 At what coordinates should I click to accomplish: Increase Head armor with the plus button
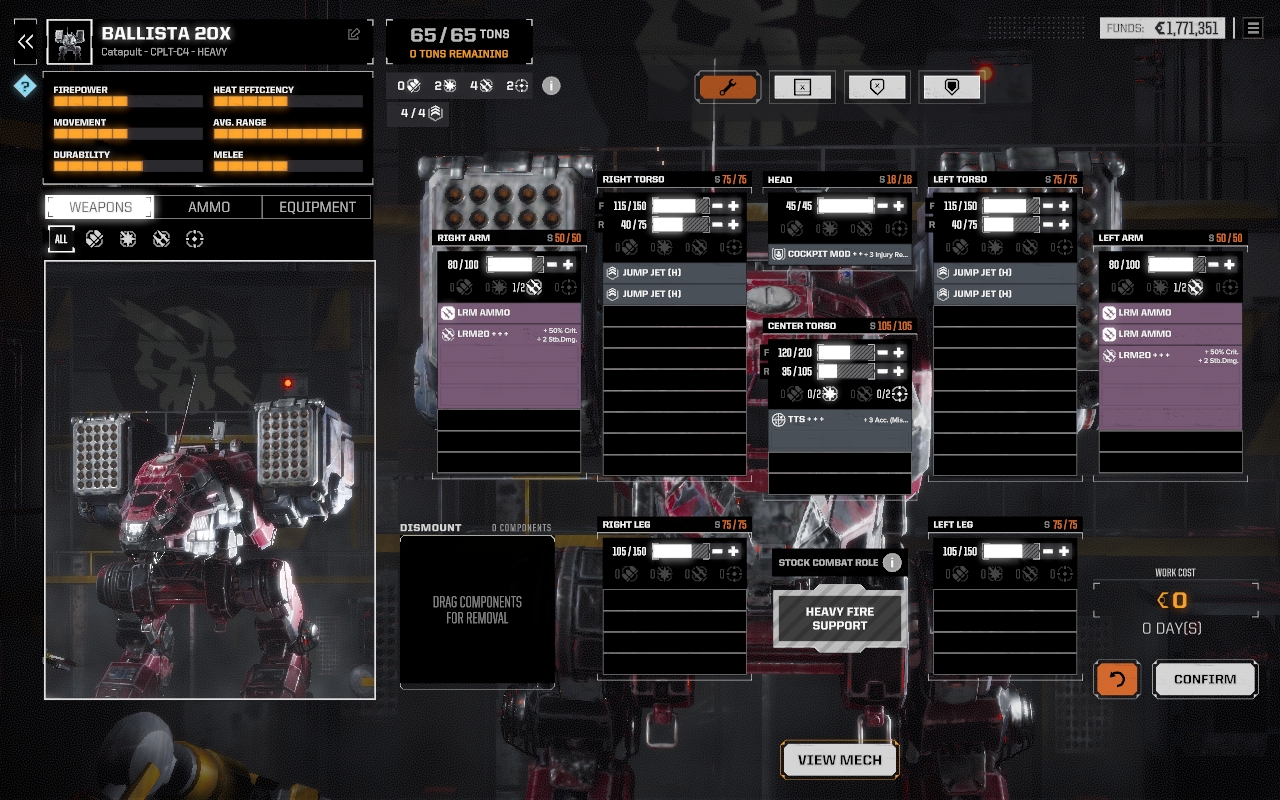click(899, 206)
